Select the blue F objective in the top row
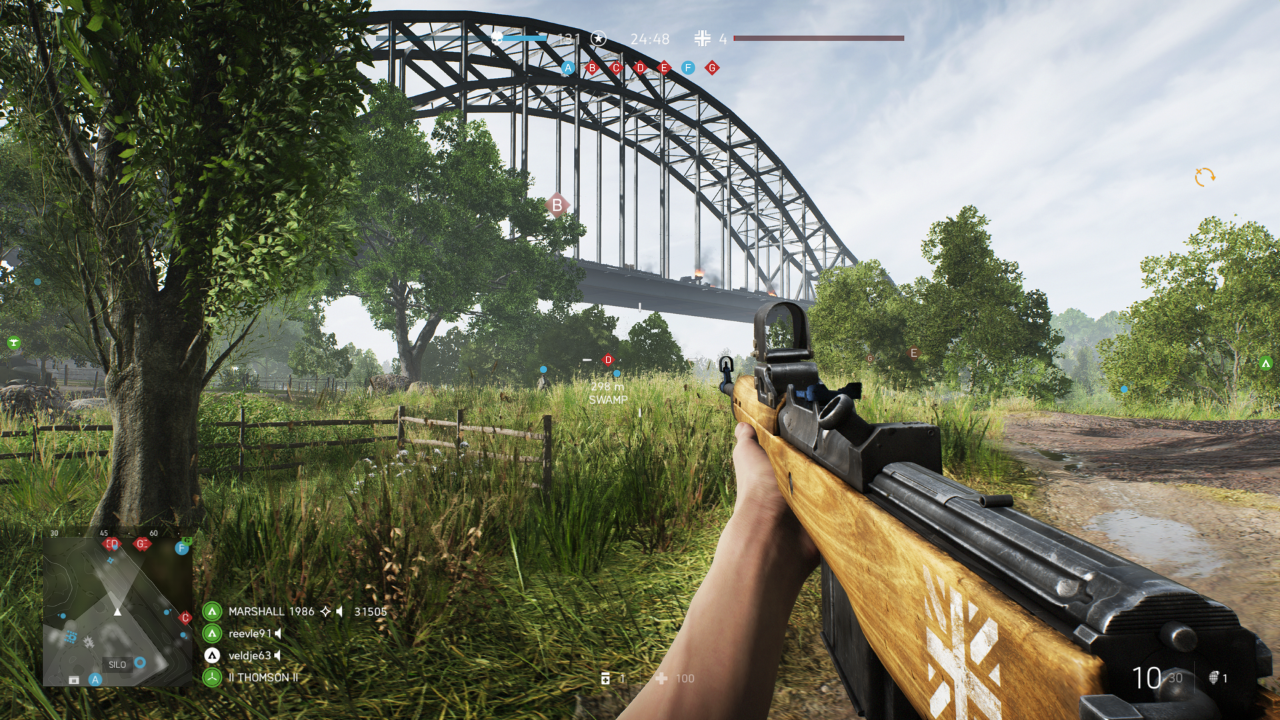 click(x=688, y=68)
